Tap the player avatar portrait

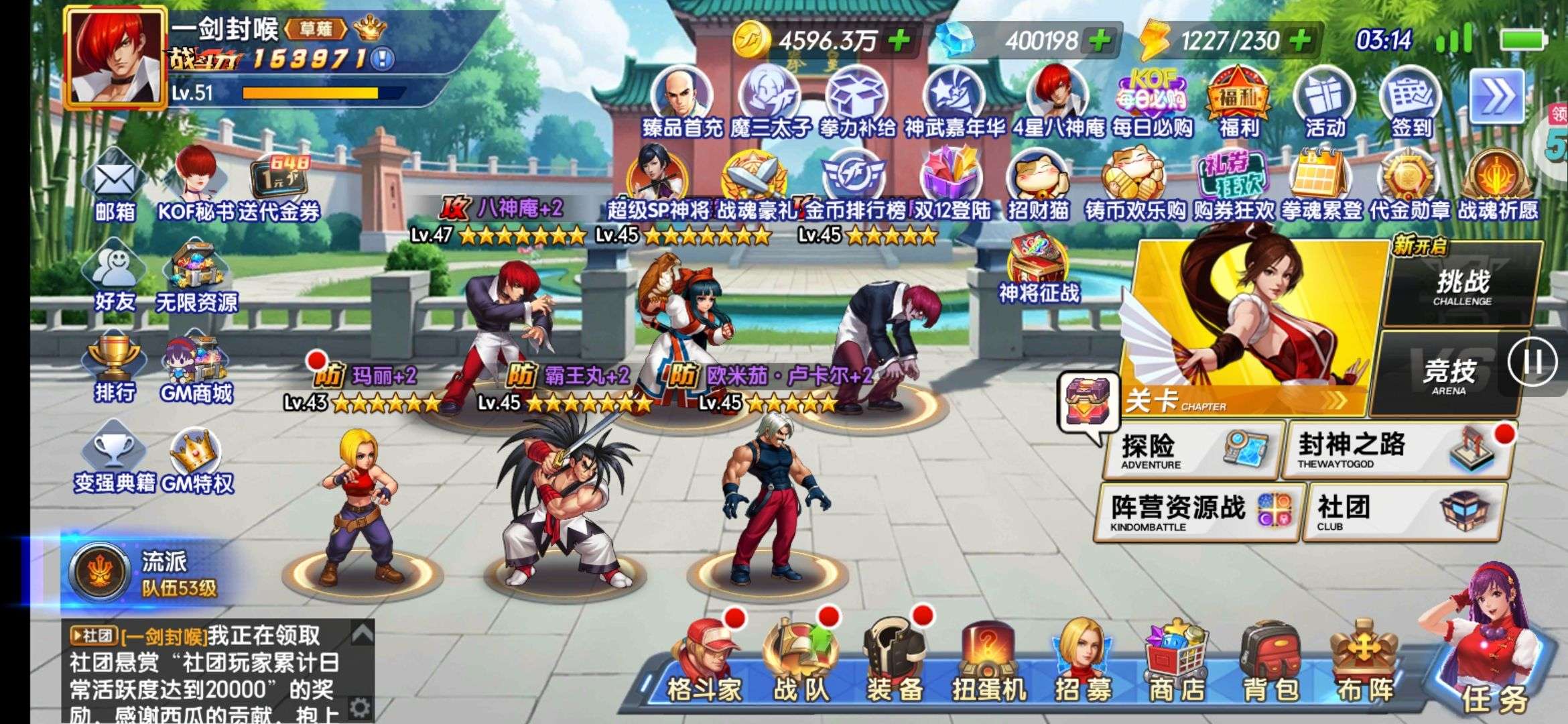click(116, 57)
